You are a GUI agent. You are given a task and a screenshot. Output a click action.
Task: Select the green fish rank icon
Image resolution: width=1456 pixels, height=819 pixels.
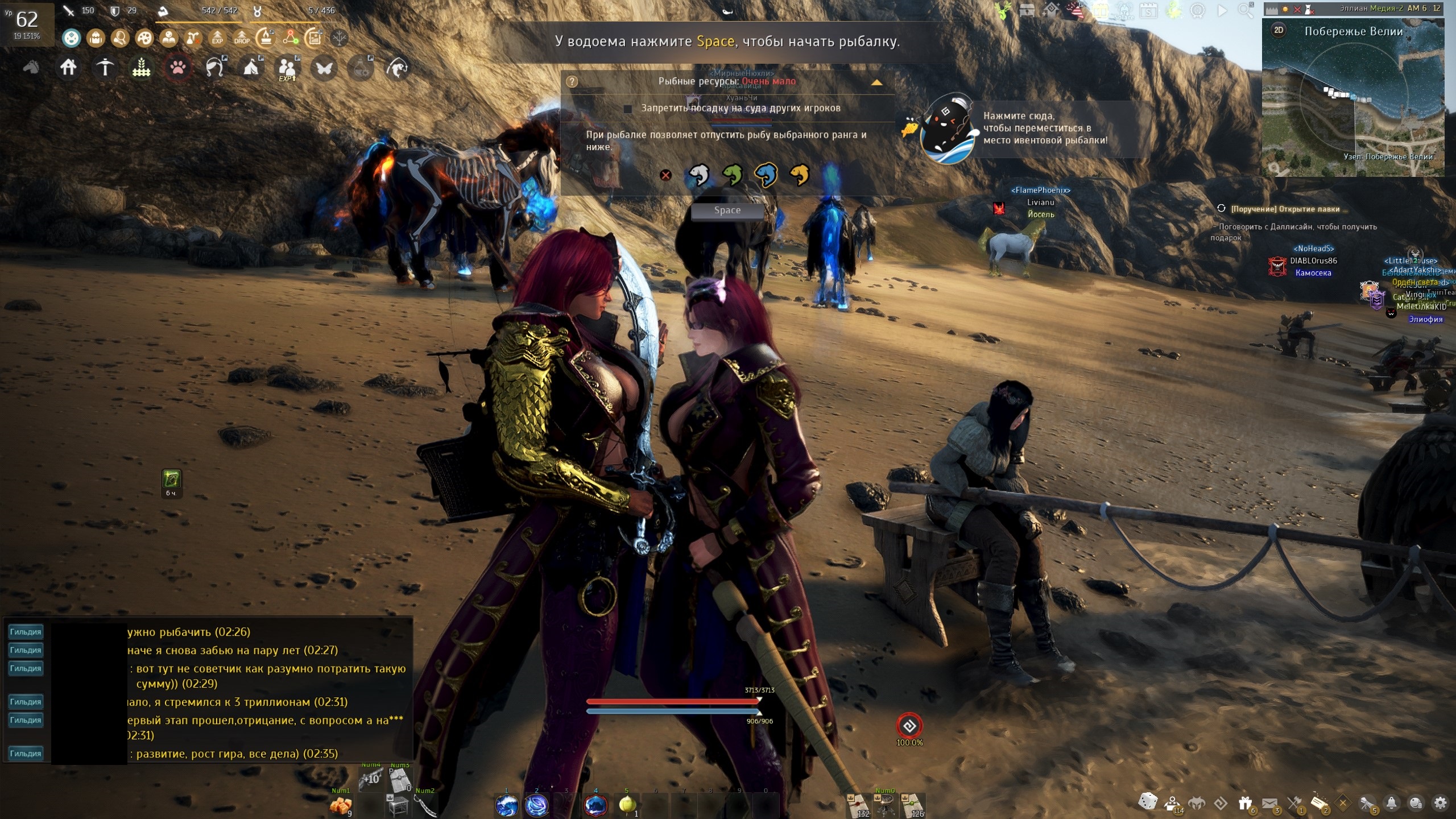[x=732, y=175]
